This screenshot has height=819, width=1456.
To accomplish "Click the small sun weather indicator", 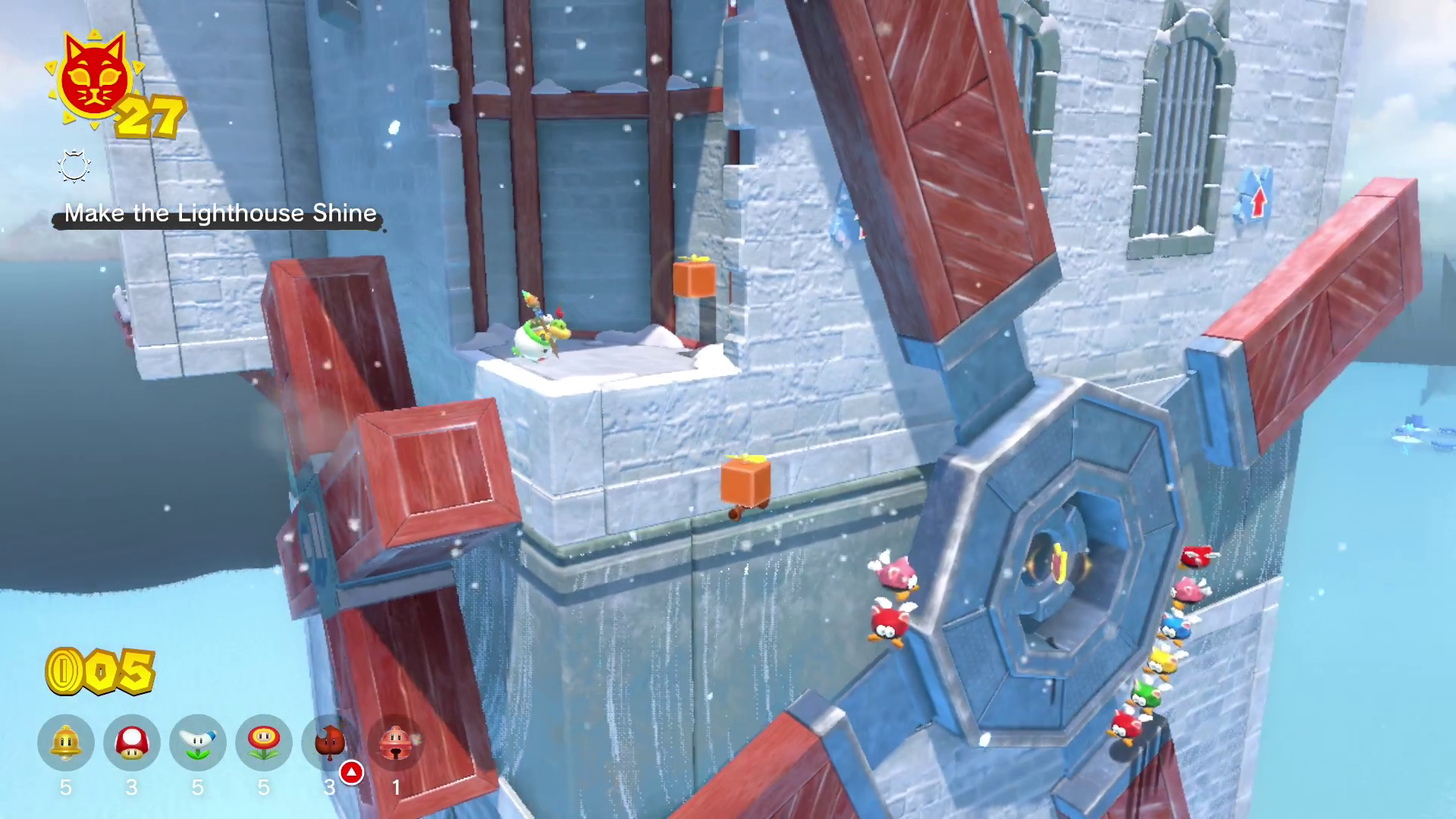I will point(74,167).
